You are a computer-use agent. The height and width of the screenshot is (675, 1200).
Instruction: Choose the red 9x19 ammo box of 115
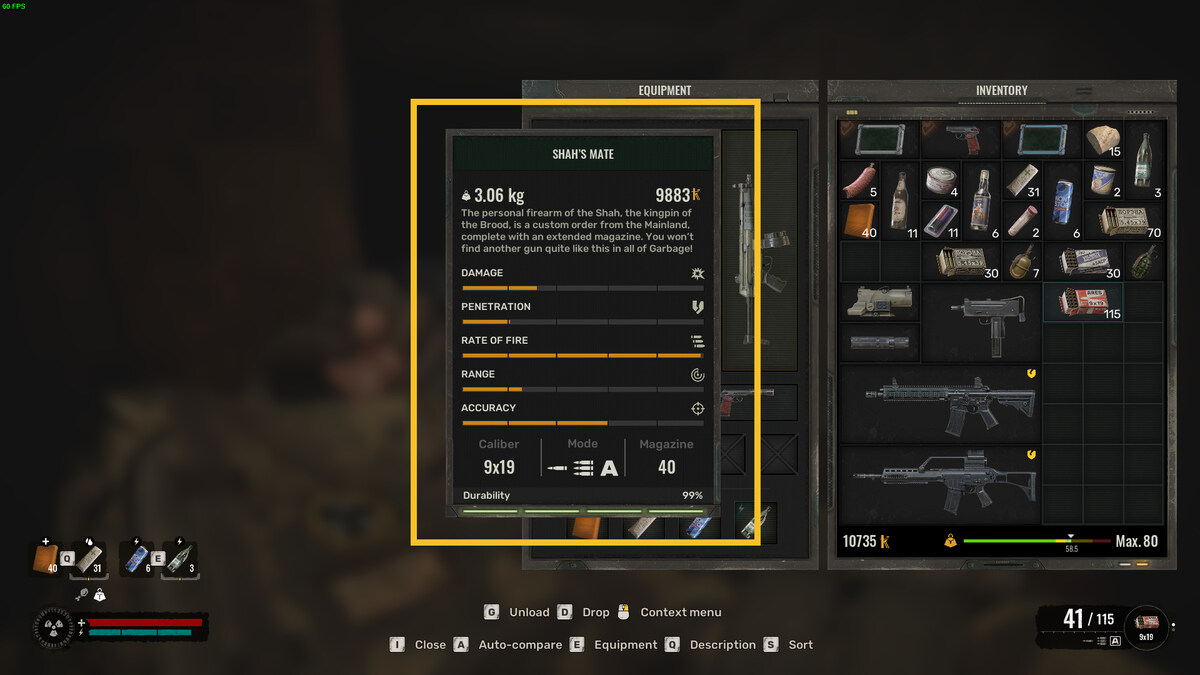point(1083,301)
